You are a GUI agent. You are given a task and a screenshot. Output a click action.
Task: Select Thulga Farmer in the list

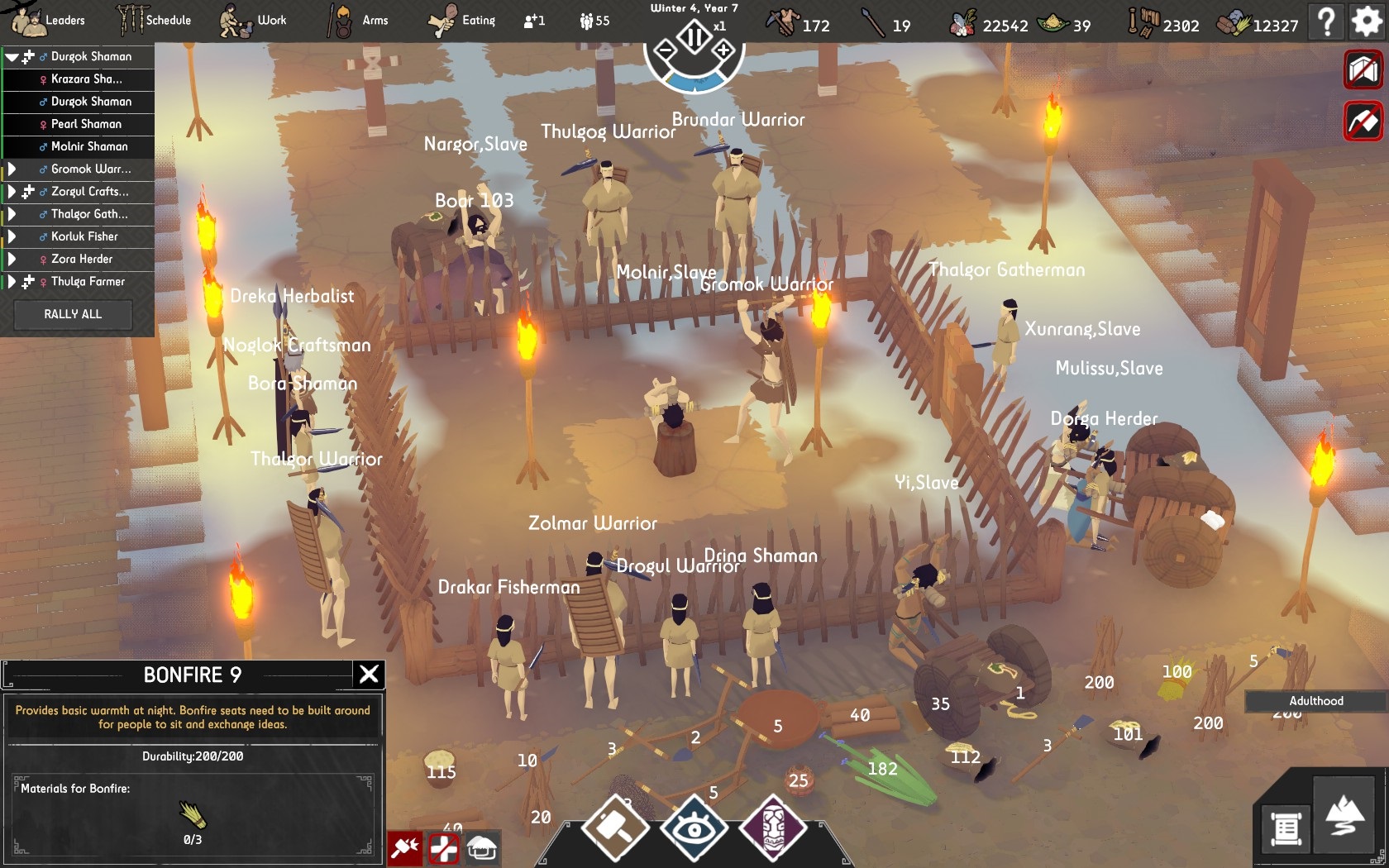[88, 281]
